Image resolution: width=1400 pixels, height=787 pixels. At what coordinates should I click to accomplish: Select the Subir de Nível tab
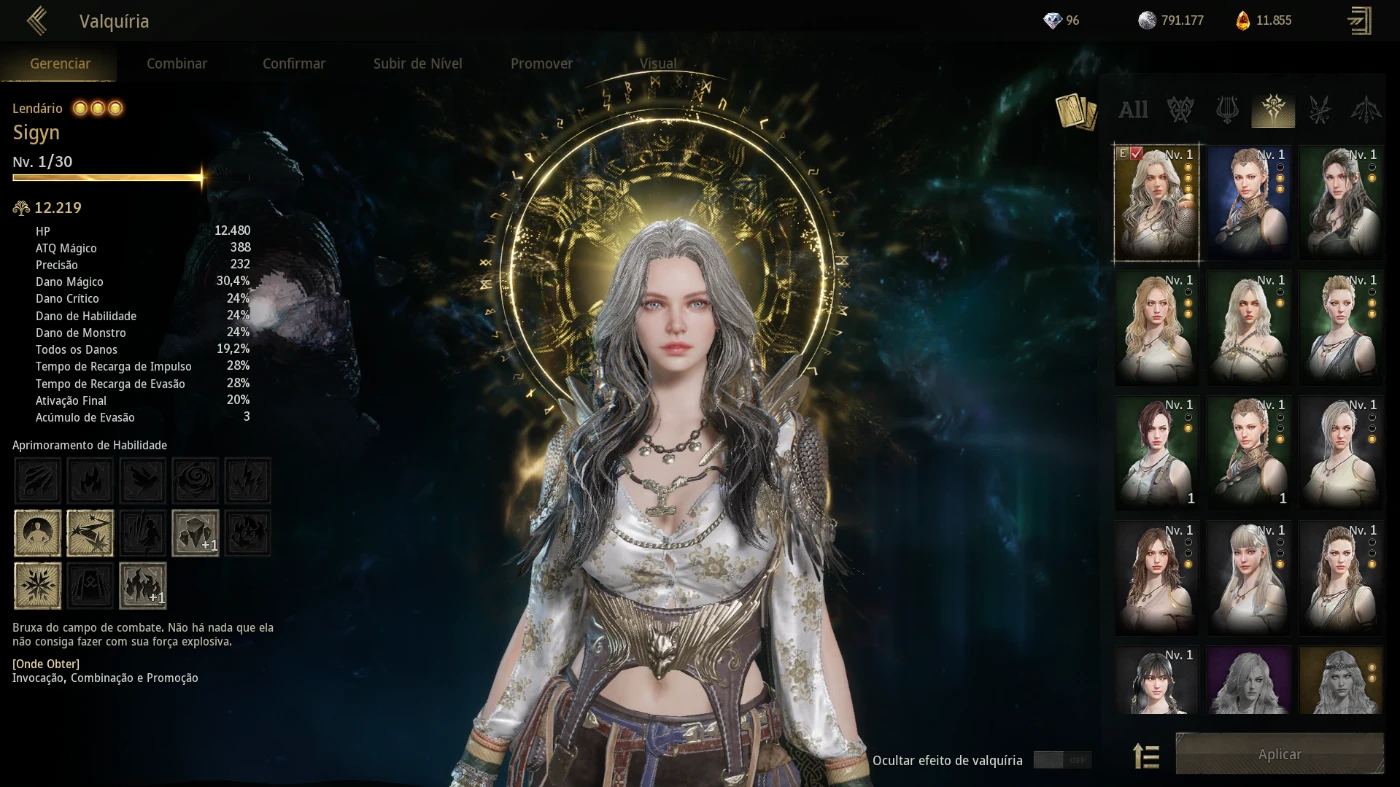pyautogui.click(x=417, y=63)
